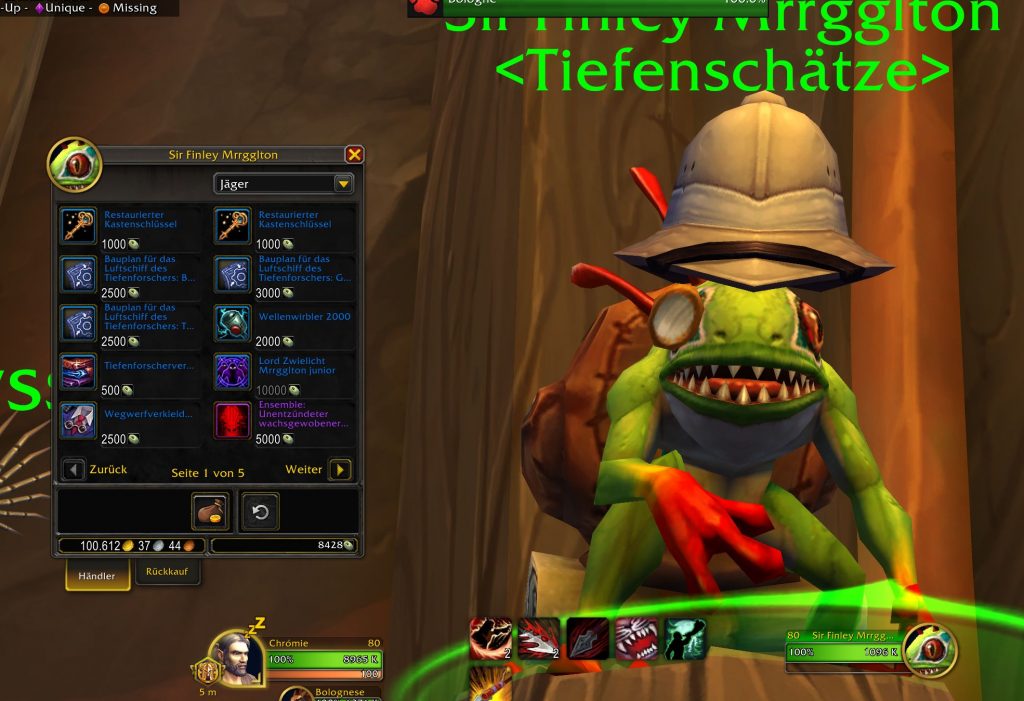Click the Zurück previous page arrow
This screenshot has height=701, width=1024.
[x=73, y=469]
